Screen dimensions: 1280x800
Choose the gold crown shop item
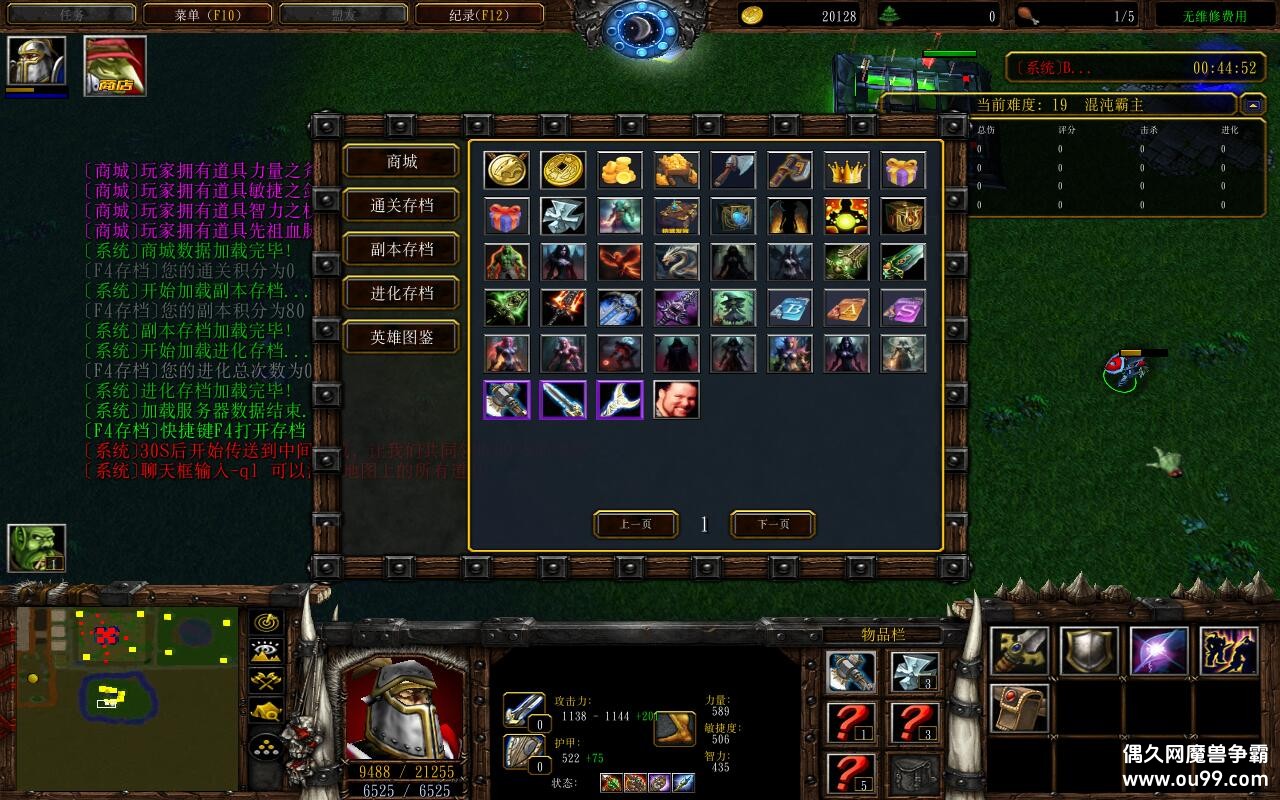pos(847,170)
